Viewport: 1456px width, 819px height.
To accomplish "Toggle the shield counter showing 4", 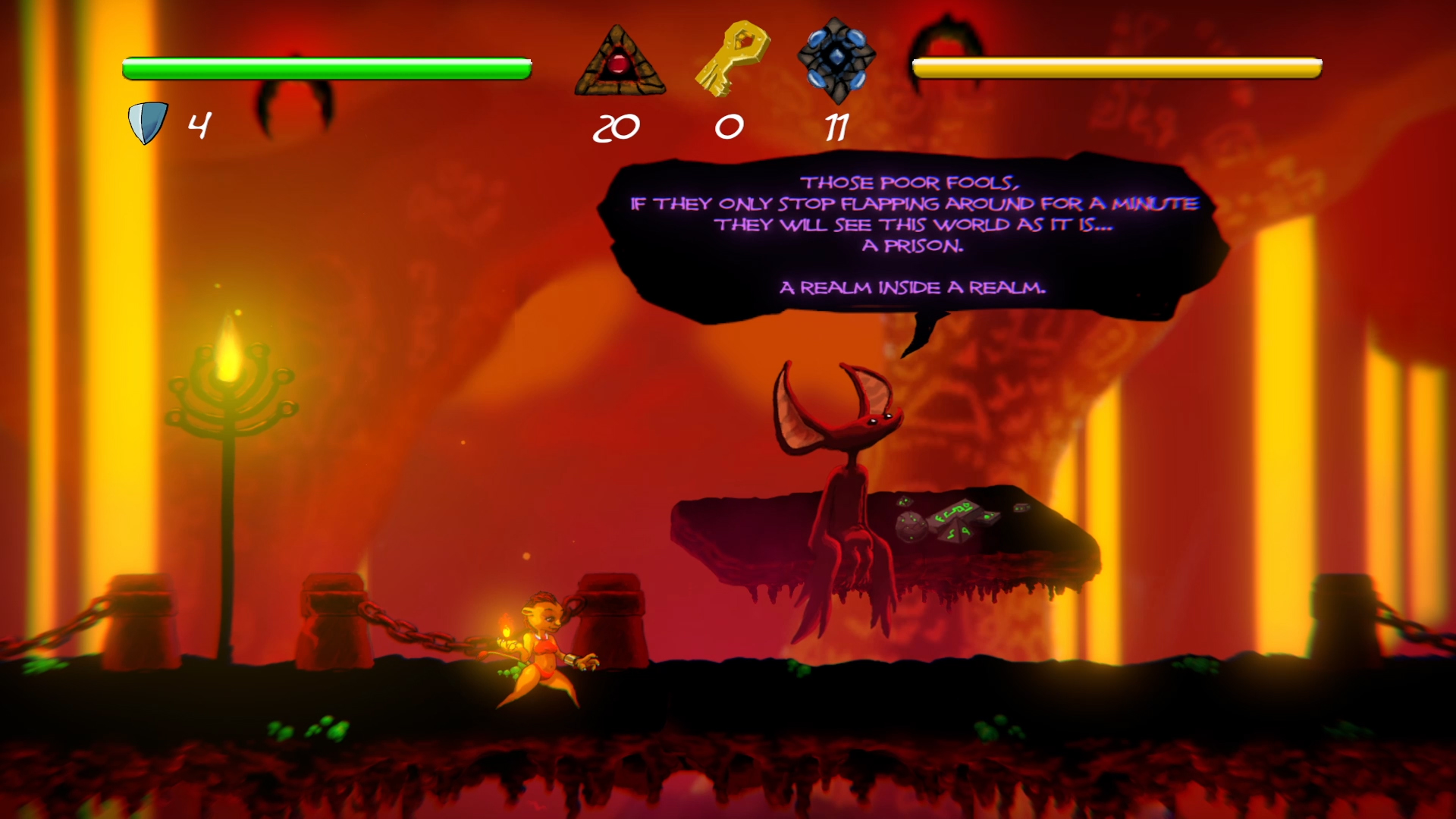I will 199,127.
